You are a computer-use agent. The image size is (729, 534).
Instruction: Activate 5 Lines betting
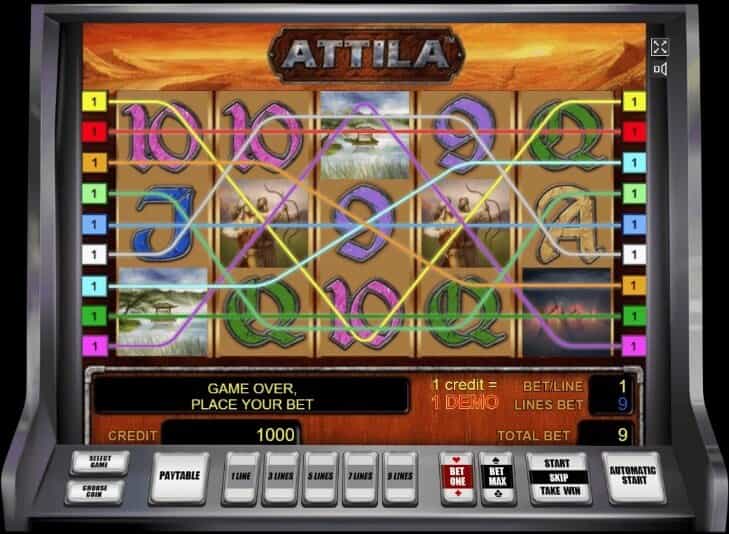pyautogui.click(x=320, y=476)
